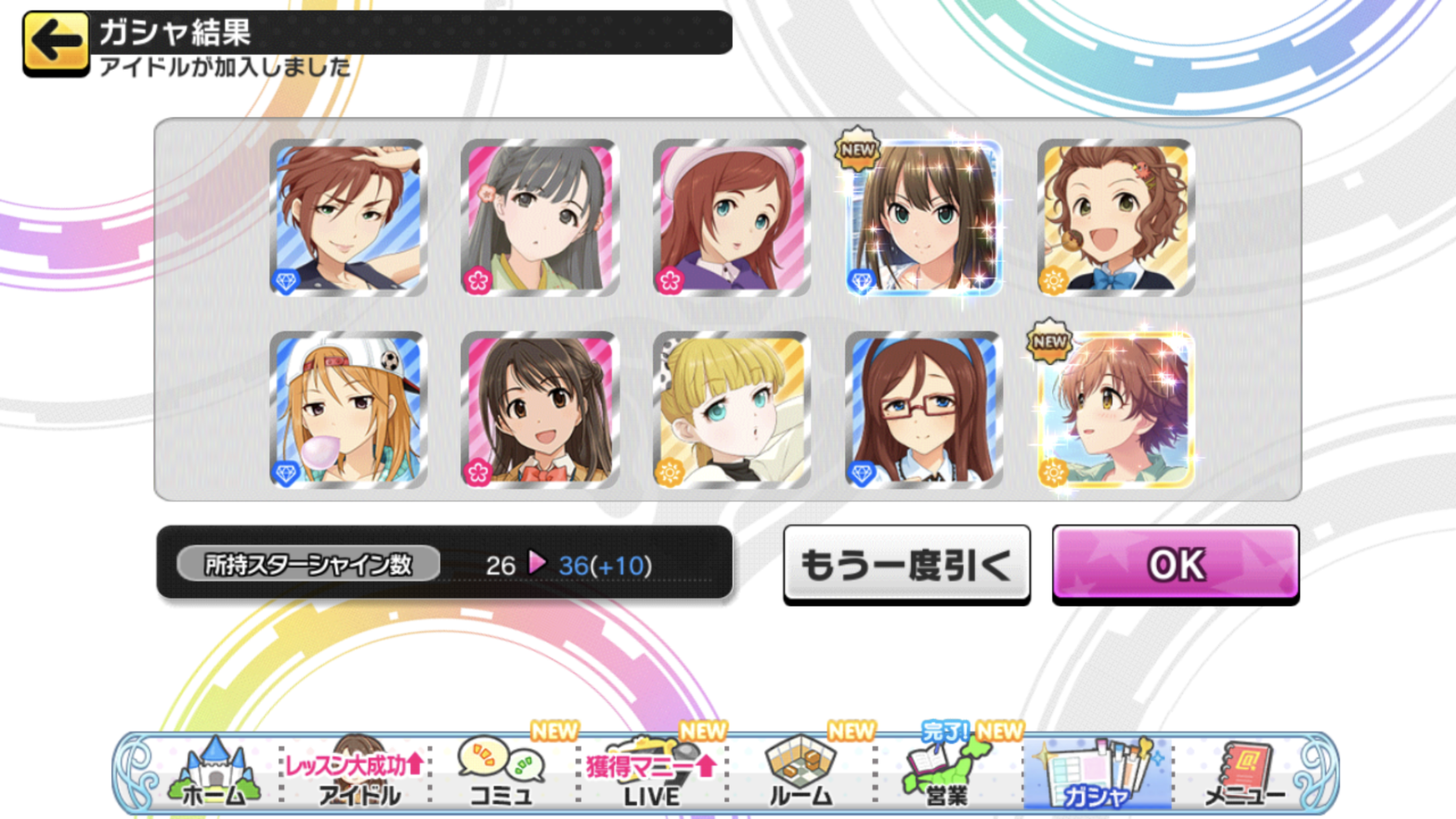This screenshot has height=819, width=1456.
Task: Open the Idol (アイドル) menu
Action: point(358,773)
